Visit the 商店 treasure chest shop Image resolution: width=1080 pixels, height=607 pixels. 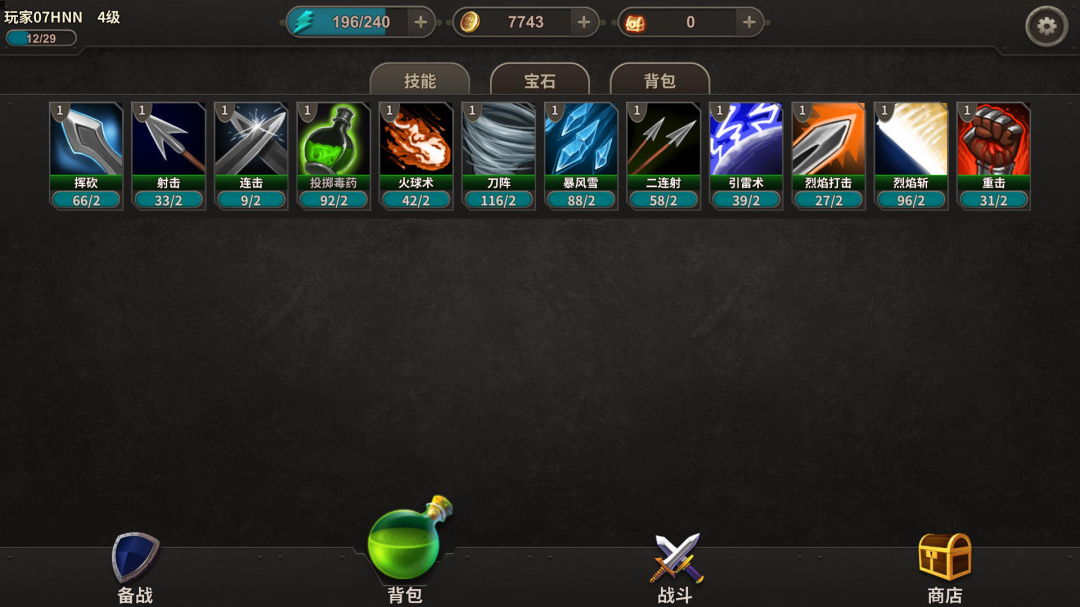pyautogui.click(x=945, y=566)
